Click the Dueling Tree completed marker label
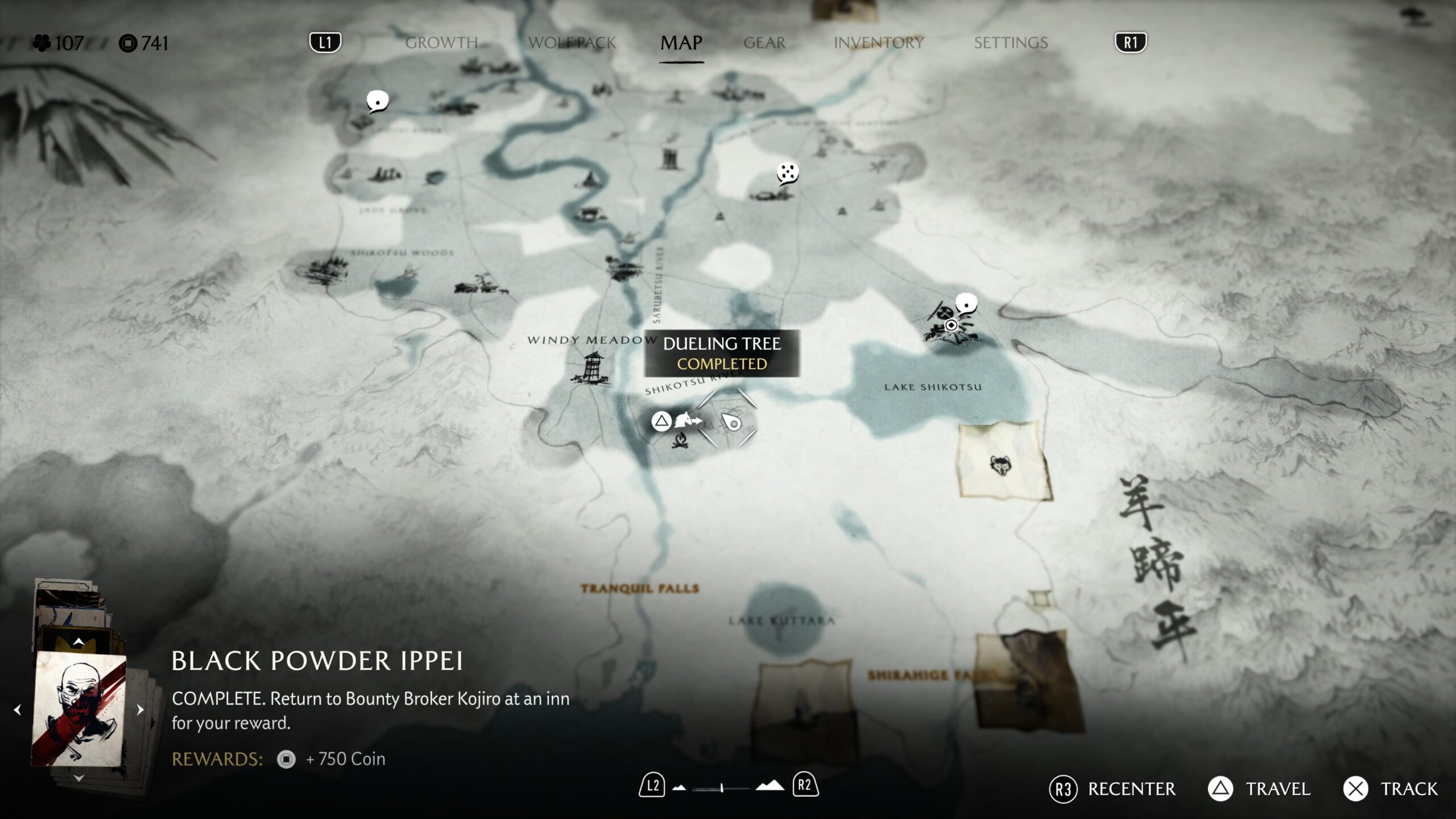Viewport: 1456px width, 819px height. [x=722, y=353]
